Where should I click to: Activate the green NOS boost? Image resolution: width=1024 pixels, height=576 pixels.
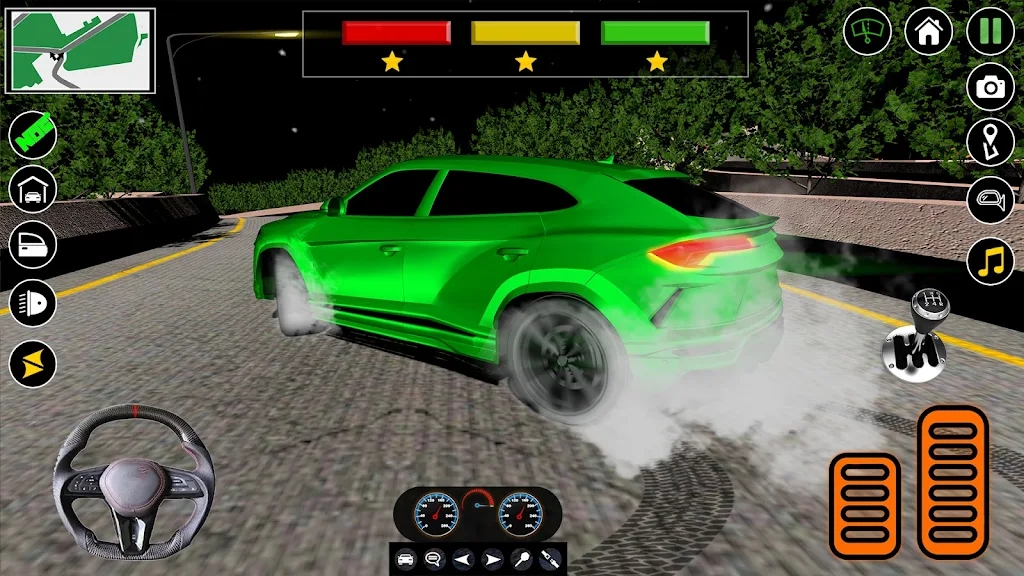click(33, 134)
